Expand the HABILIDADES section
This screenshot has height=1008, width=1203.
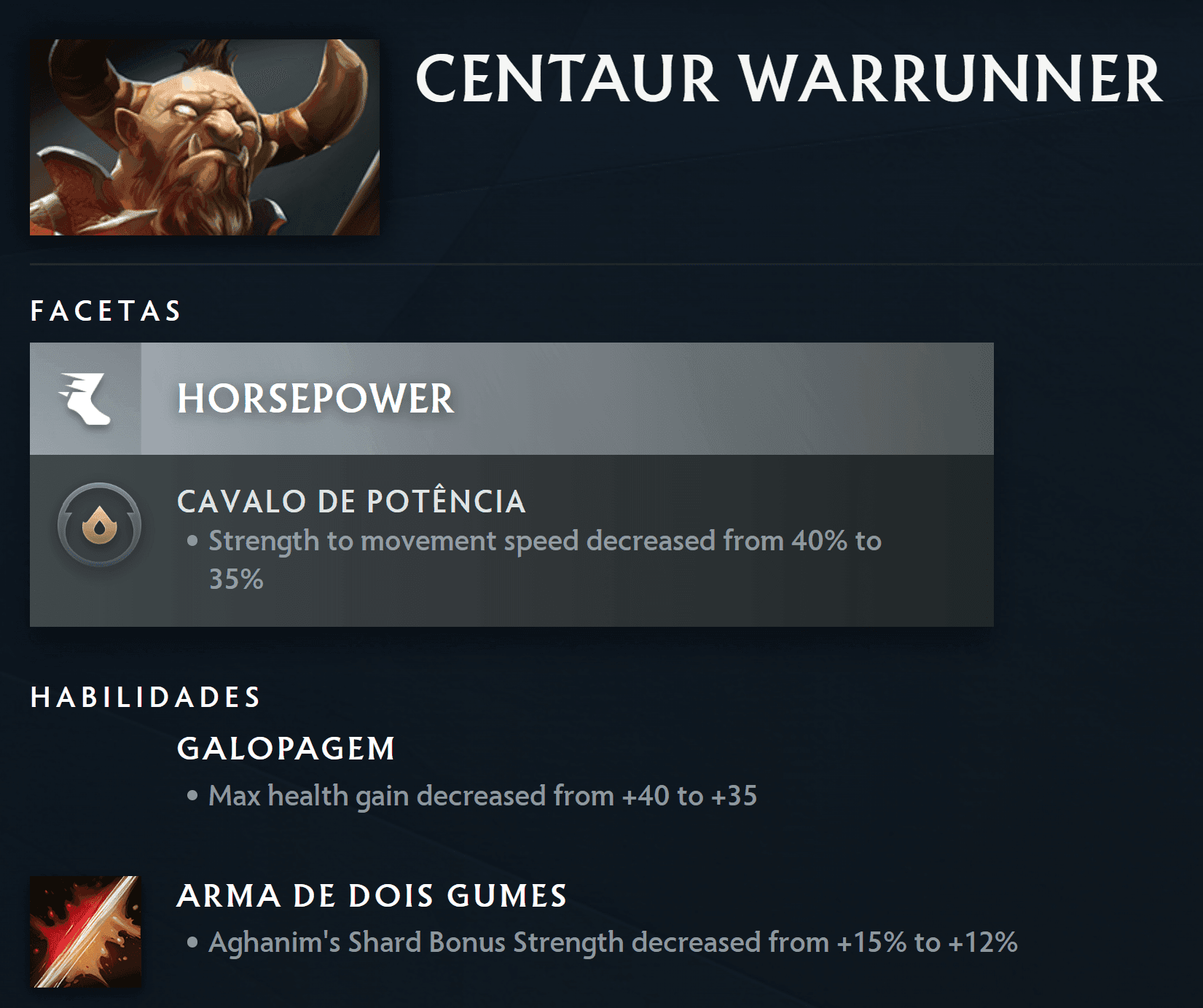pos(144,697)
